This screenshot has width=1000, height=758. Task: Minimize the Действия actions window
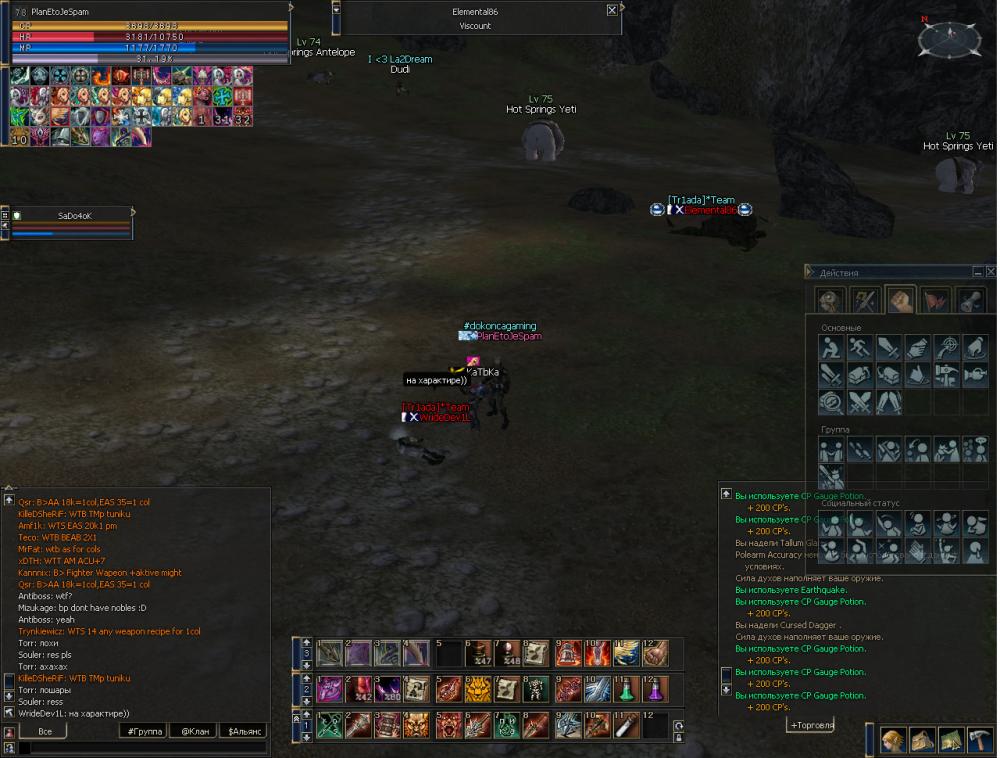pos(977,272)
